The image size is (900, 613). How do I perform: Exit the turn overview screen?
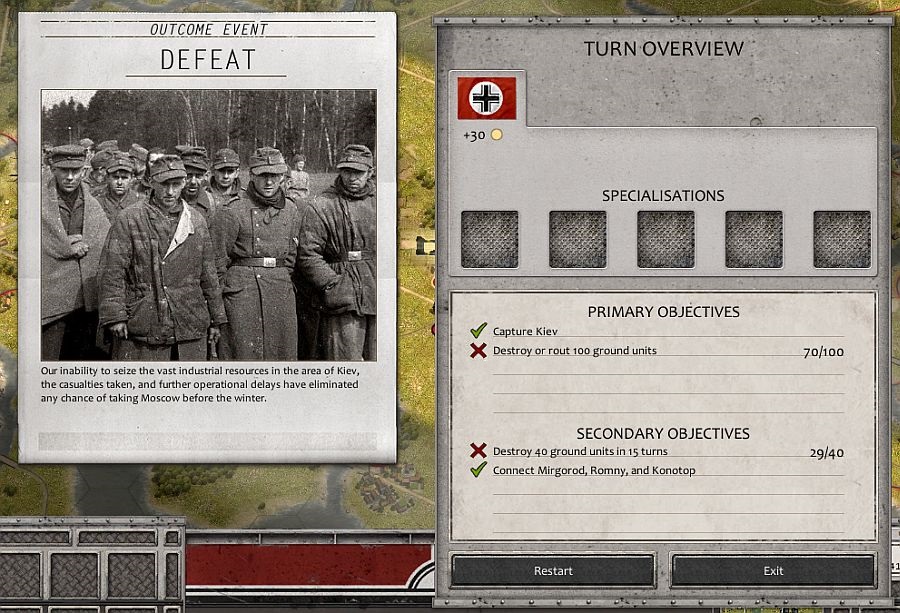tap(773, 571)
